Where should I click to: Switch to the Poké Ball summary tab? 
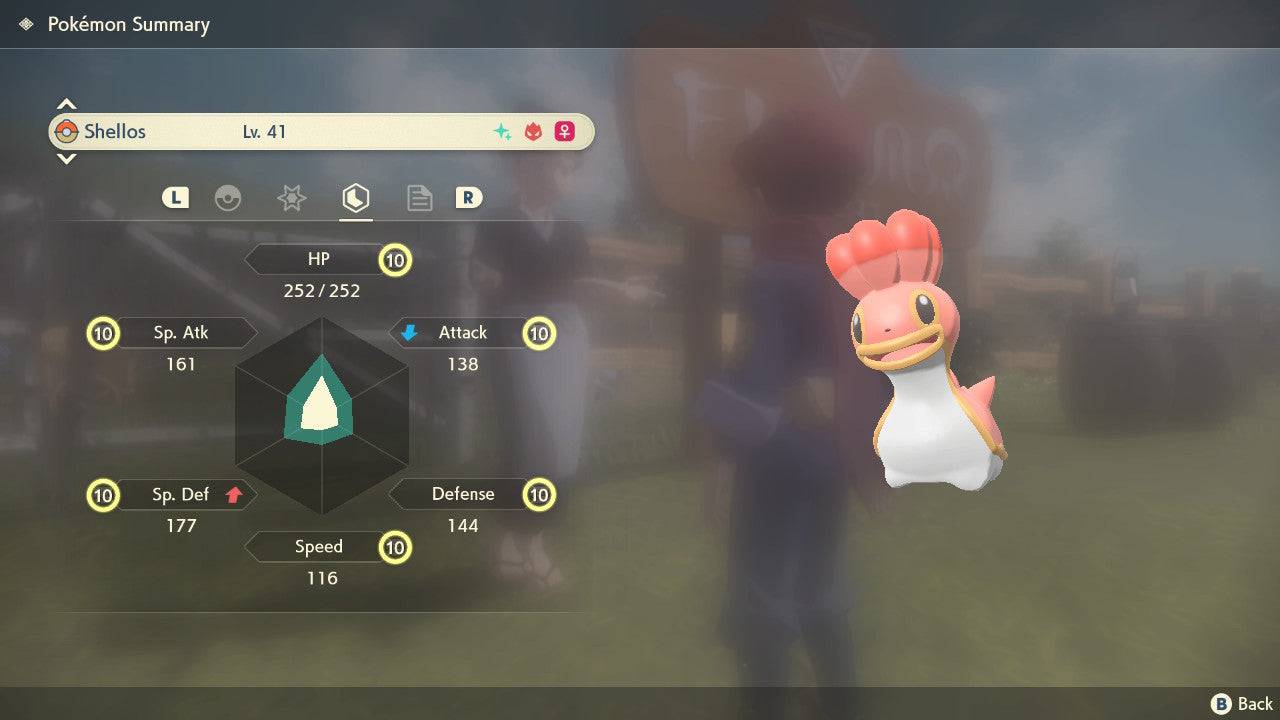[x=228, y=198]
